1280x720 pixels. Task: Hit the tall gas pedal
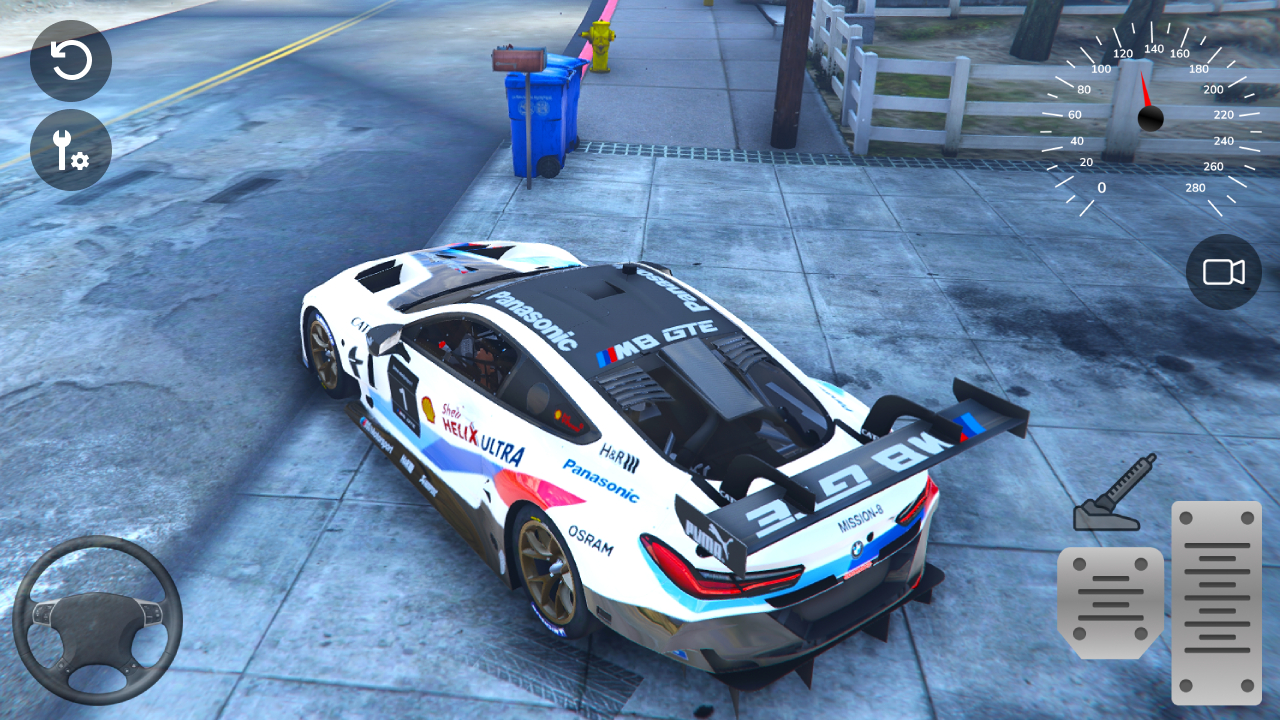1216,602
